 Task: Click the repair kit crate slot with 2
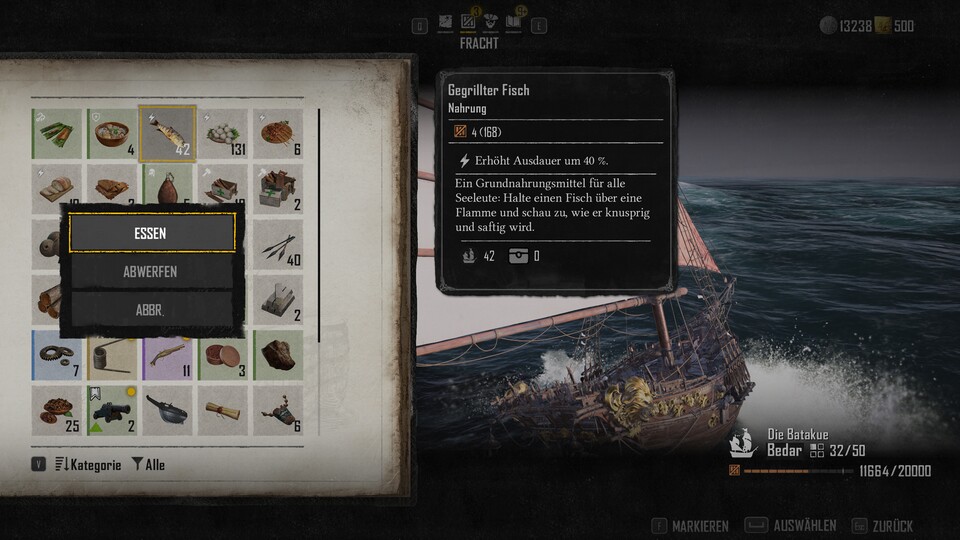[x=277, y=189]
